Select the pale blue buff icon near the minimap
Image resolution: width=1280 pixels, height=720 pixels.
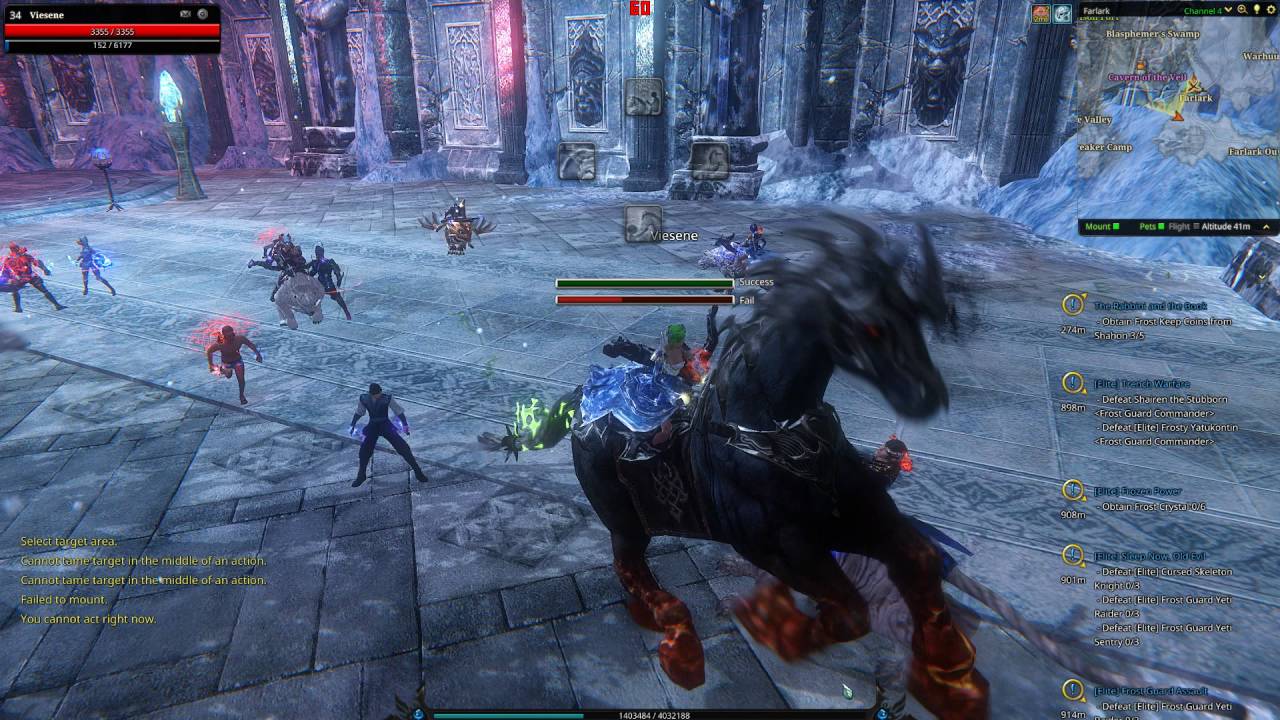coord(1062,13)
